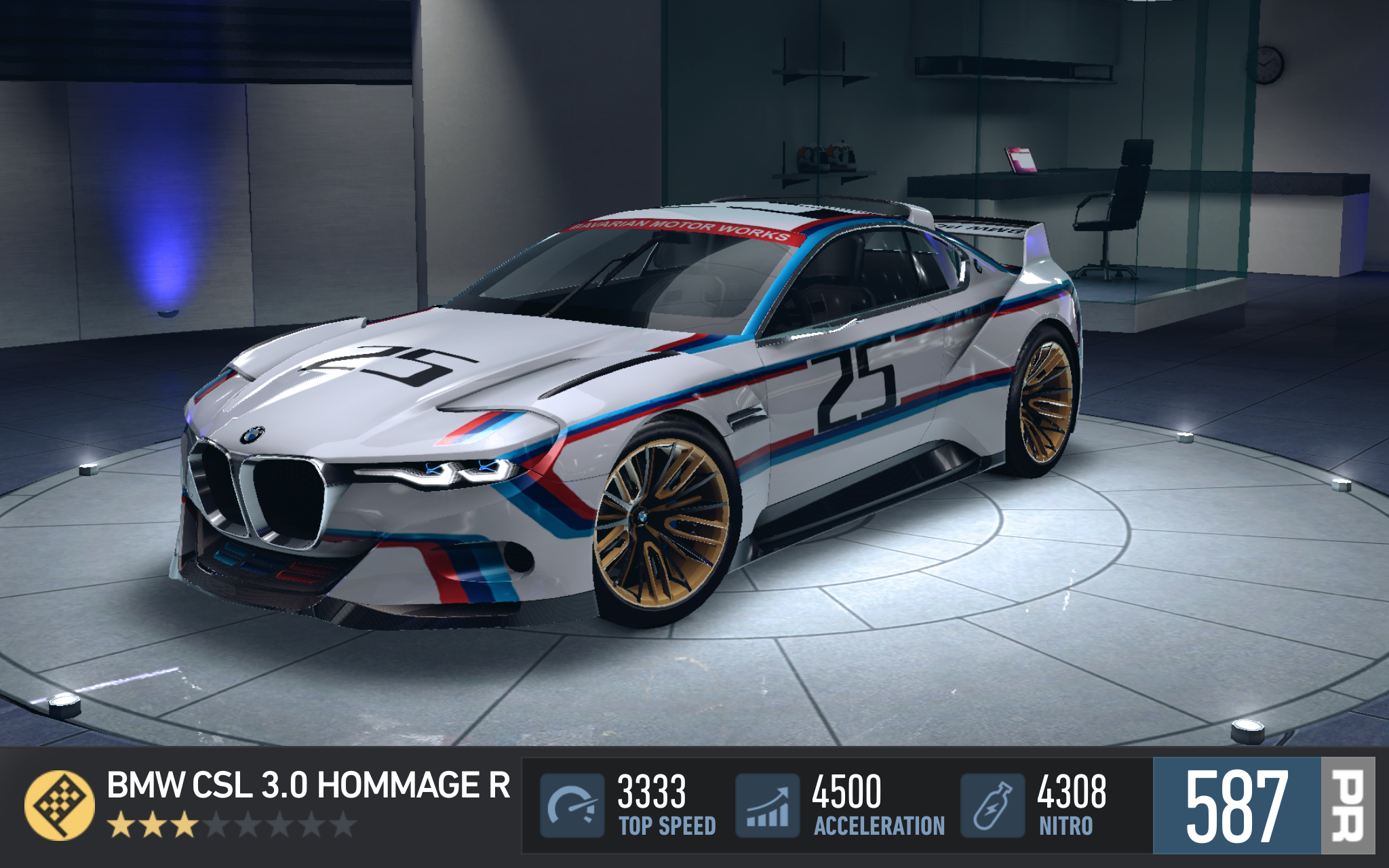Image resolution: width=1389 pixels, height=868 pixels.
Task: Tap the Nitro bottle icon
Action: point(992,805)
